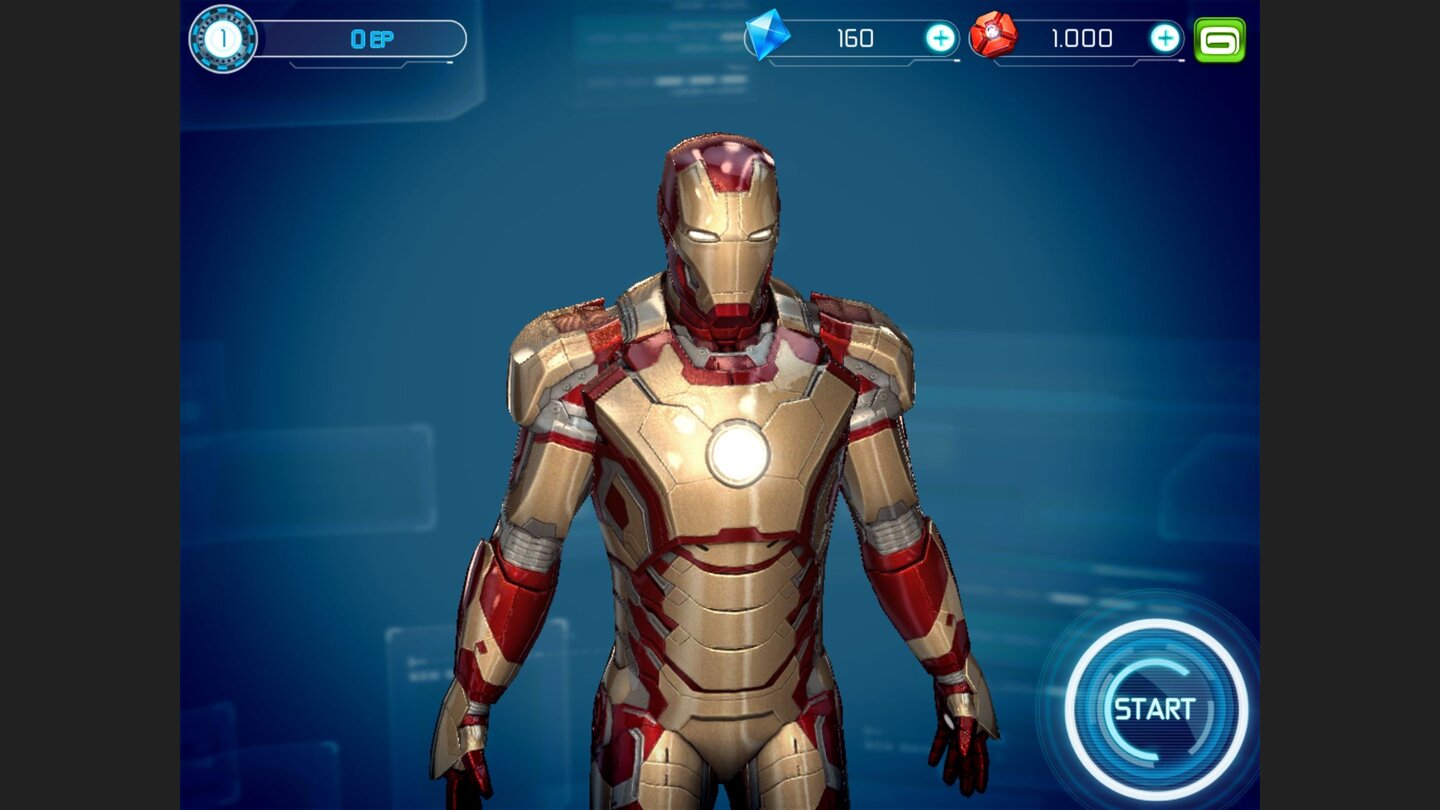Viewport: 1440px width, 810px height.
Task: Select the level 1 arc reactor badge
Action: point(222,40)
